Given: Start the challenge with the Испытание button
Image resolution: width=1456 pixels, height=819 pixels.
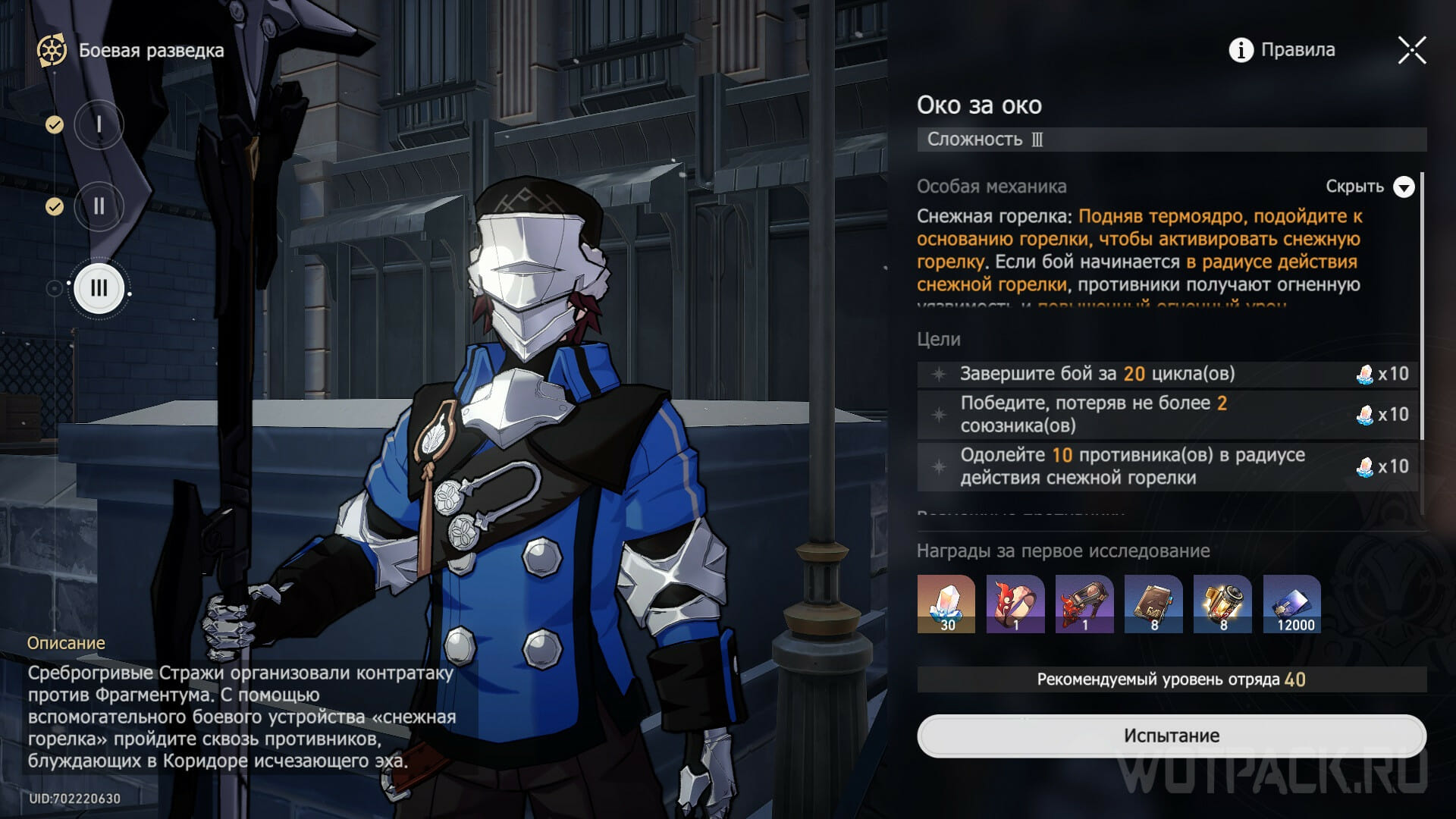Looking at the screenshot, I should point(1172,735).
